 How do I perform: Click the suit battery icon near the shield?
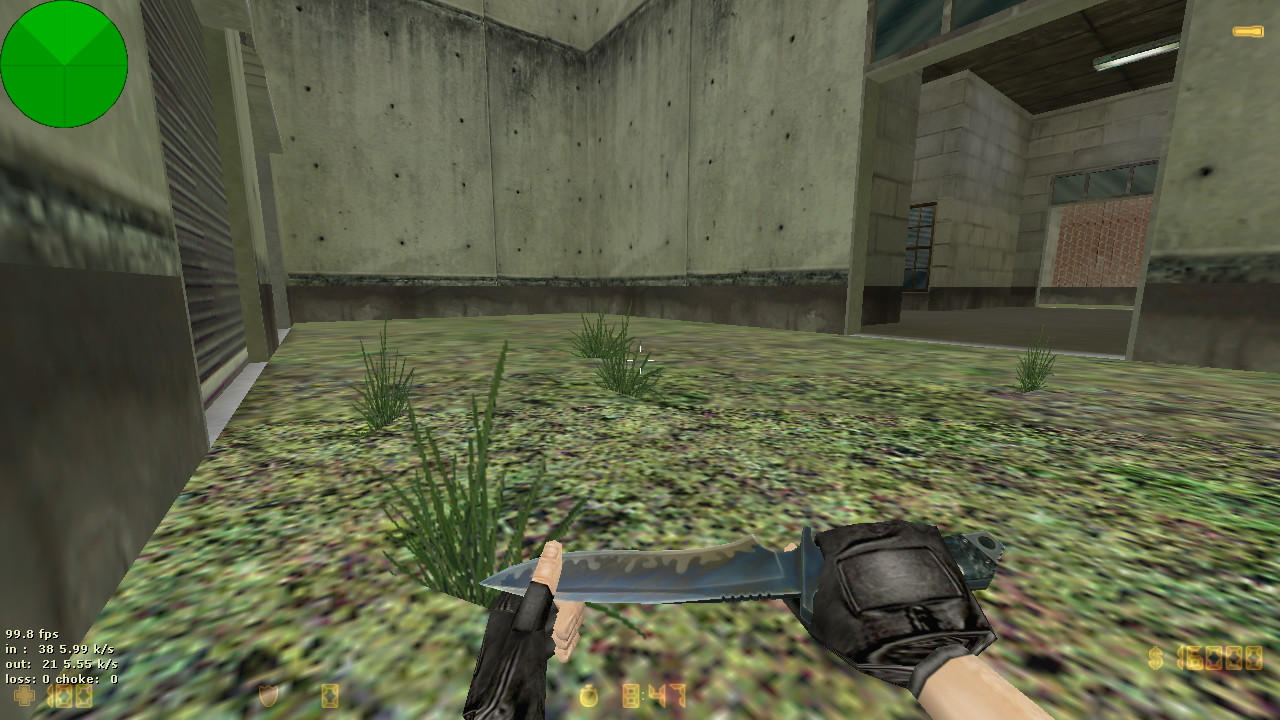(x=330, y=694)
